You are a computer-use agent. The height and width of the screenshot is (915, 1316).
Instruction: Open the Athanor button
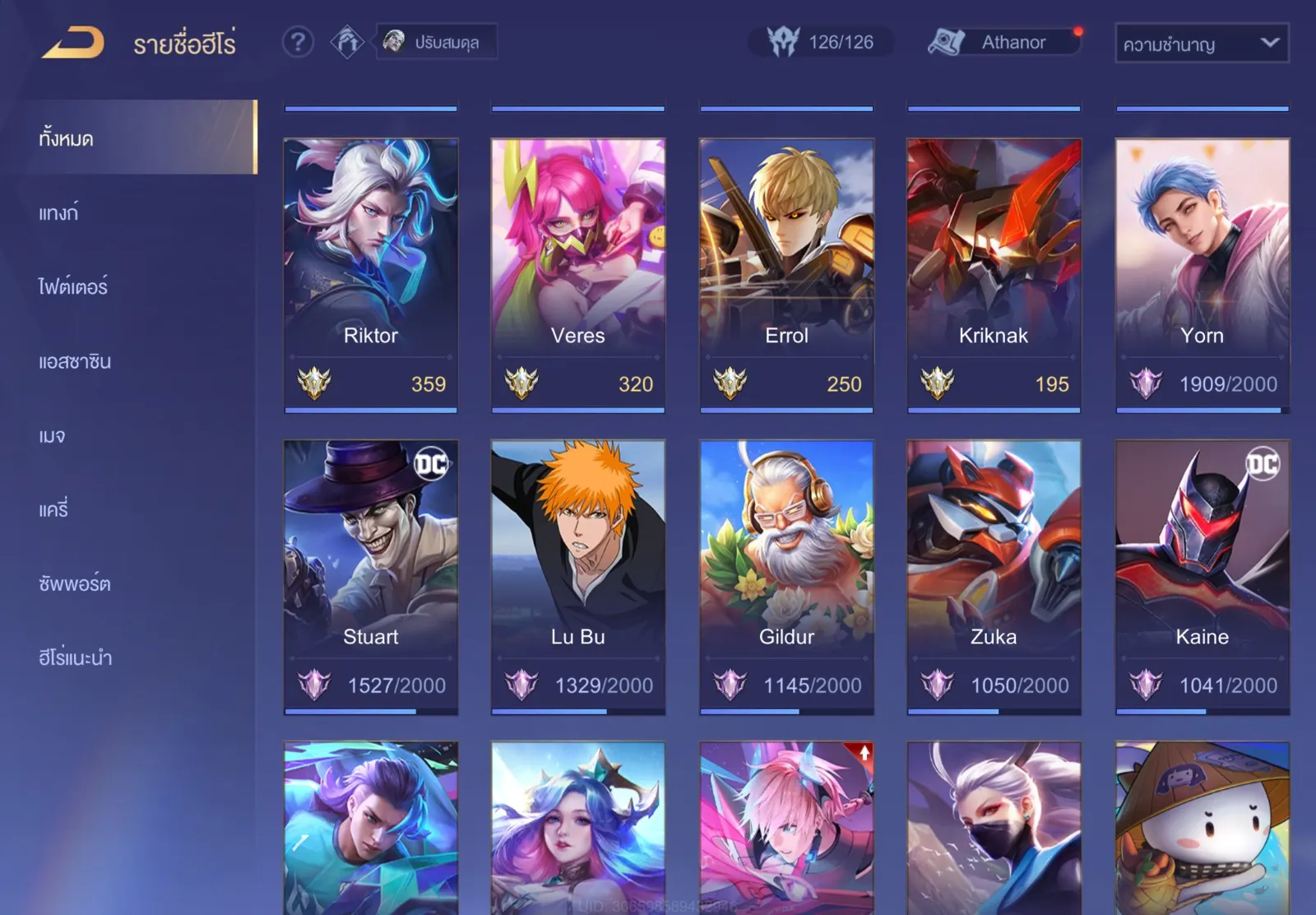click(1004, 42)
